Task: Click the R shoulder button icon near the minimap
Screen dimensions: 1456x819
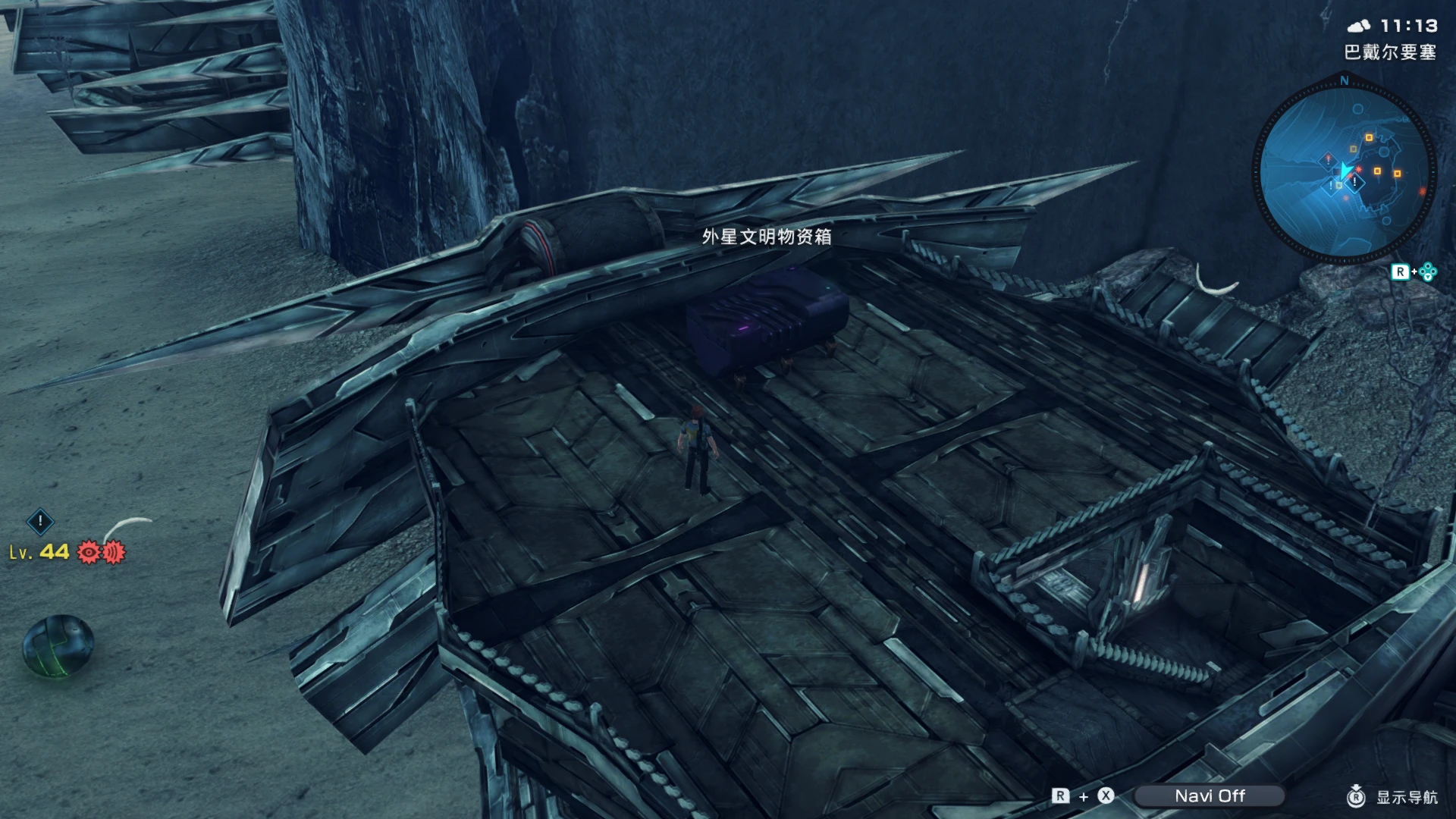Action: tap(1401, 271)
